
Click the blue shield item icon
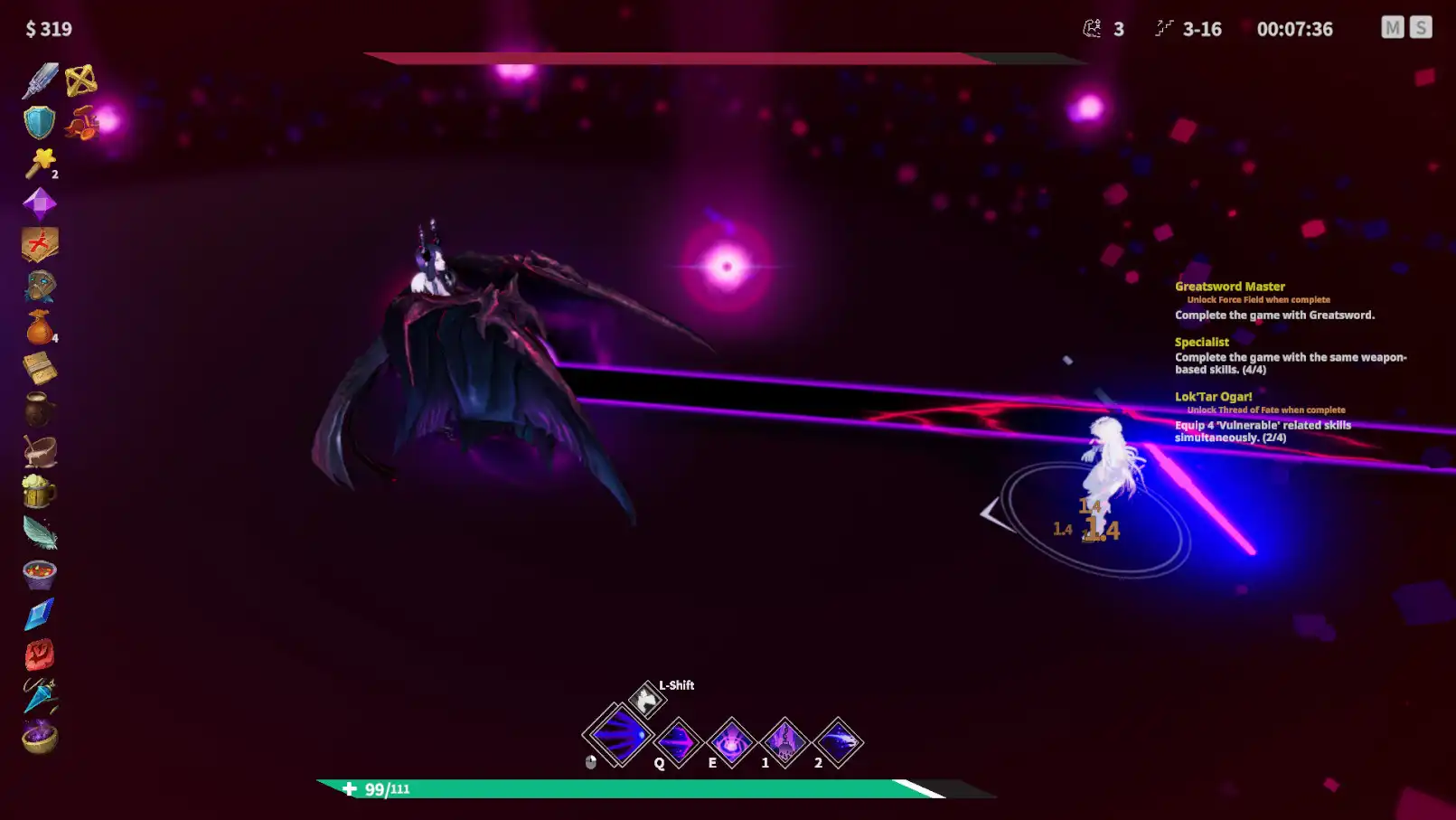click(38, 121)
